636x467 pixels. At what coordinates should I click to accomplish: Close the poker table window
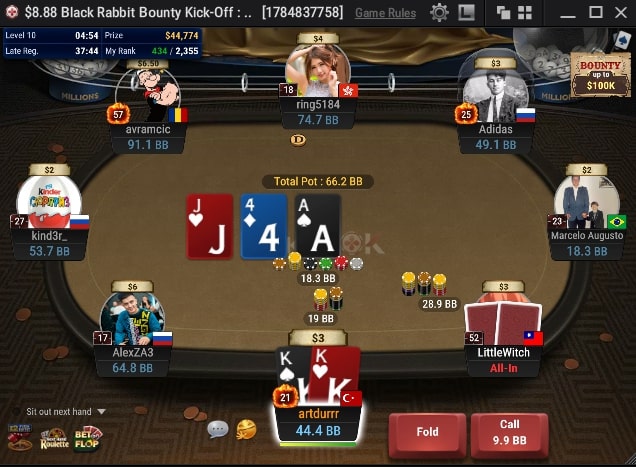point(620,13)
